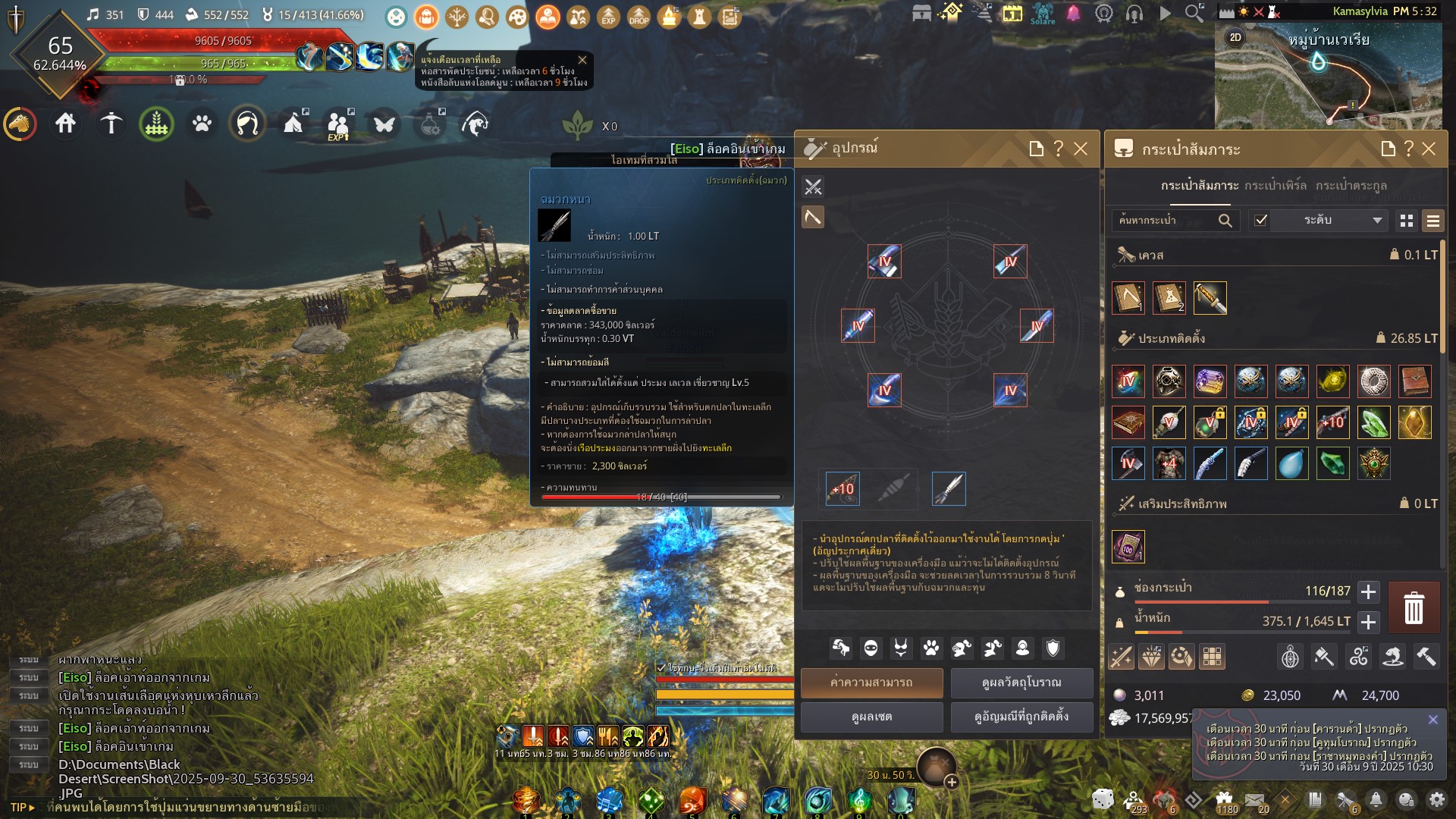The image size is (1456, 819).
Task: Switch to the pearl inventory tab
Action: click(x=1275, y=186)
